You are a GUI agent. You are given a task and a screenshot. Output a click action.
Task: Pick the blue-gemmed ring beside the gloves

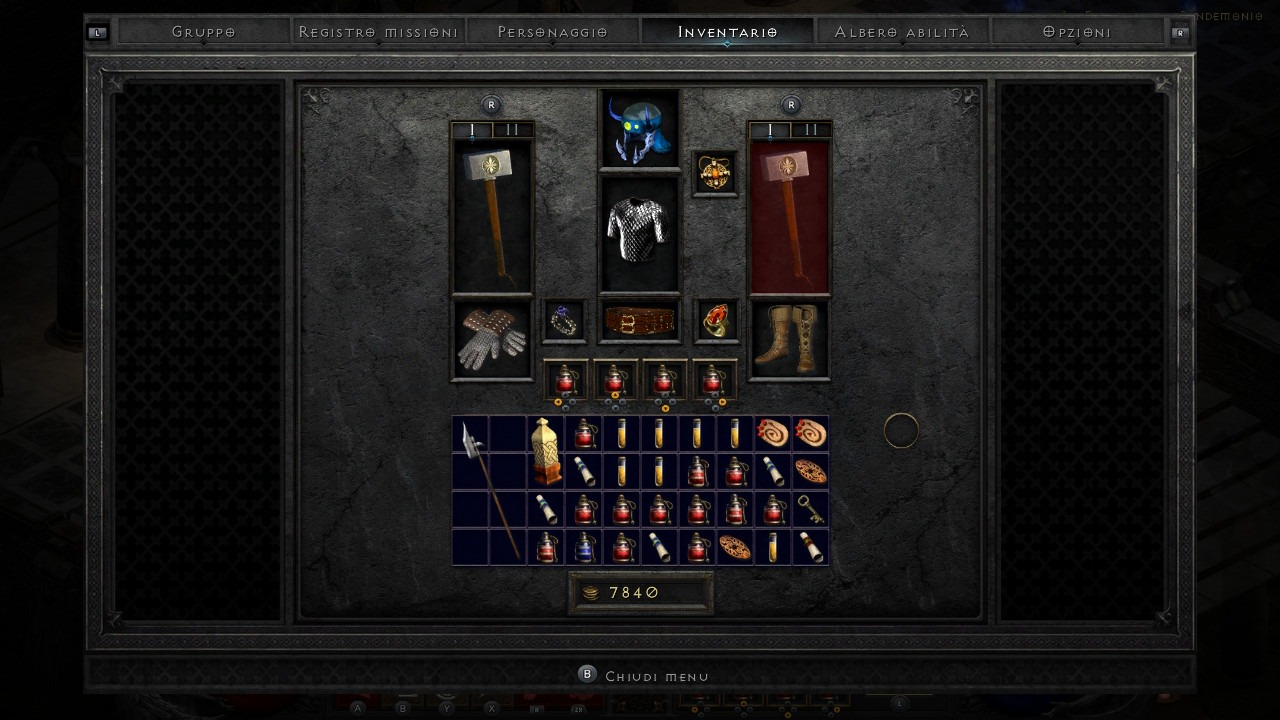(x=565, y=321)
